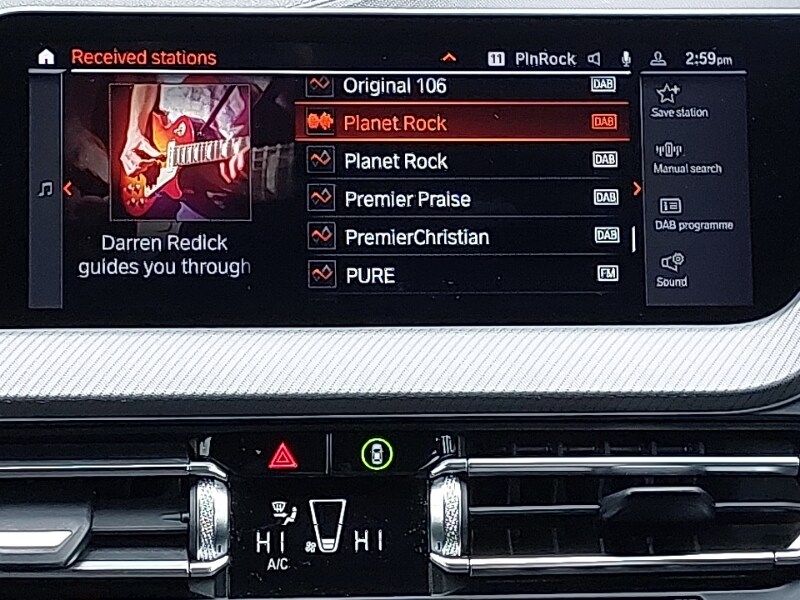Switch to the PURE FM station
This screenshot has height=600, width=800.
tap(460, 274)
